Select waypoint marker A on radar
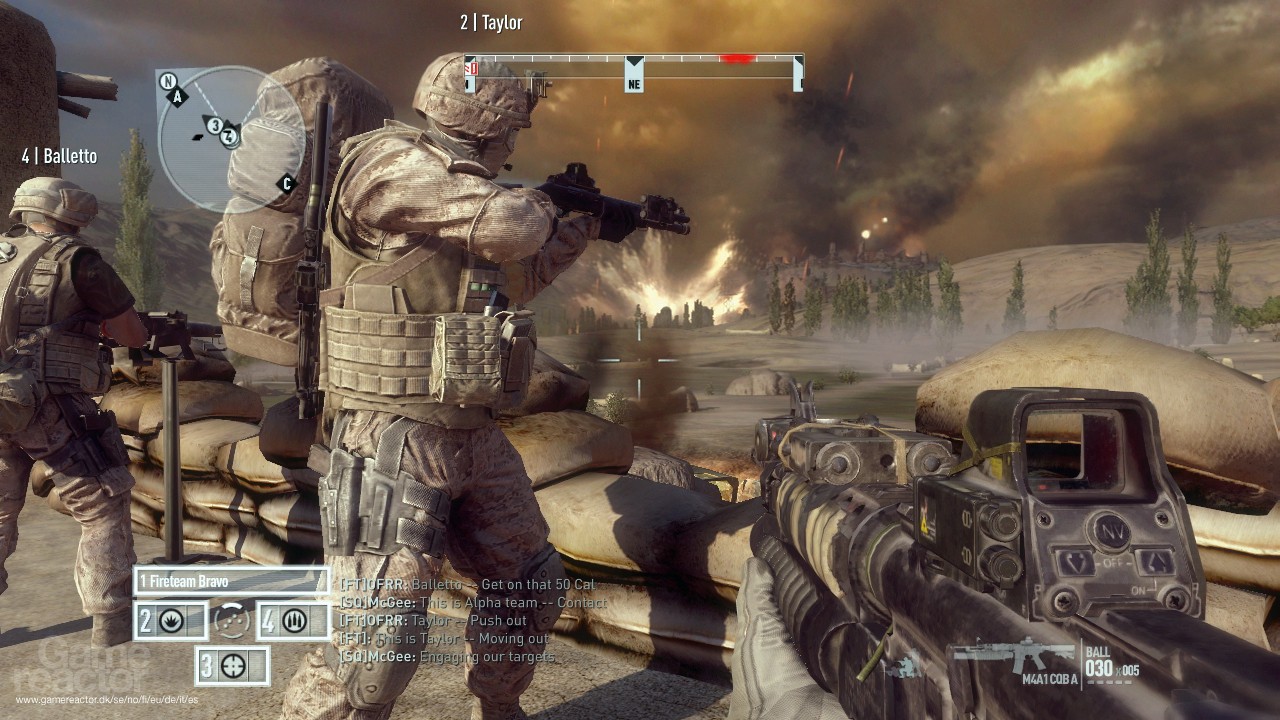The width and height of the screenshot is (1280, 720). tap(178, 97)
